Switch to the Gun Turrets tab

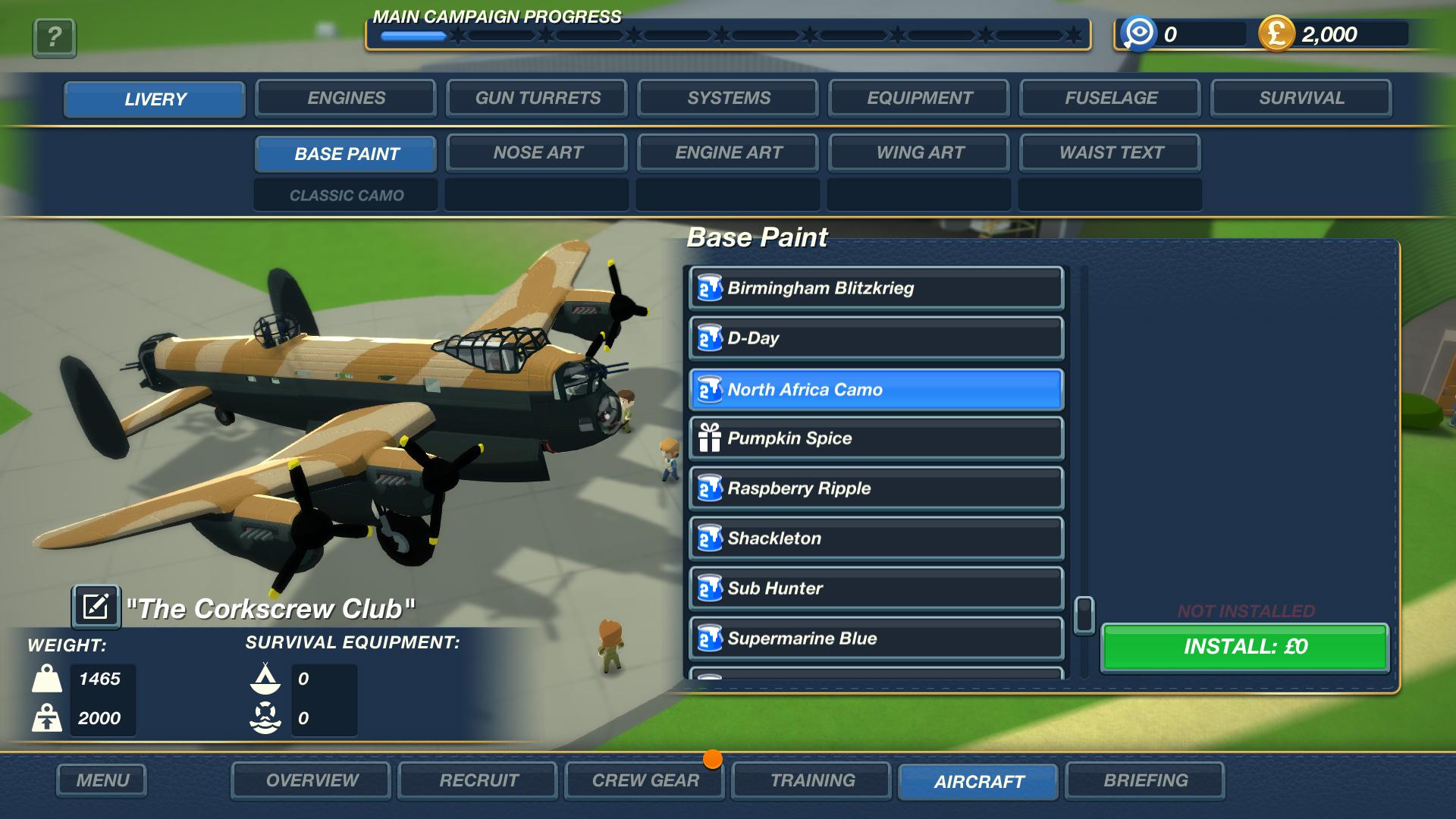pyautogui.click(x=537, y=98)
